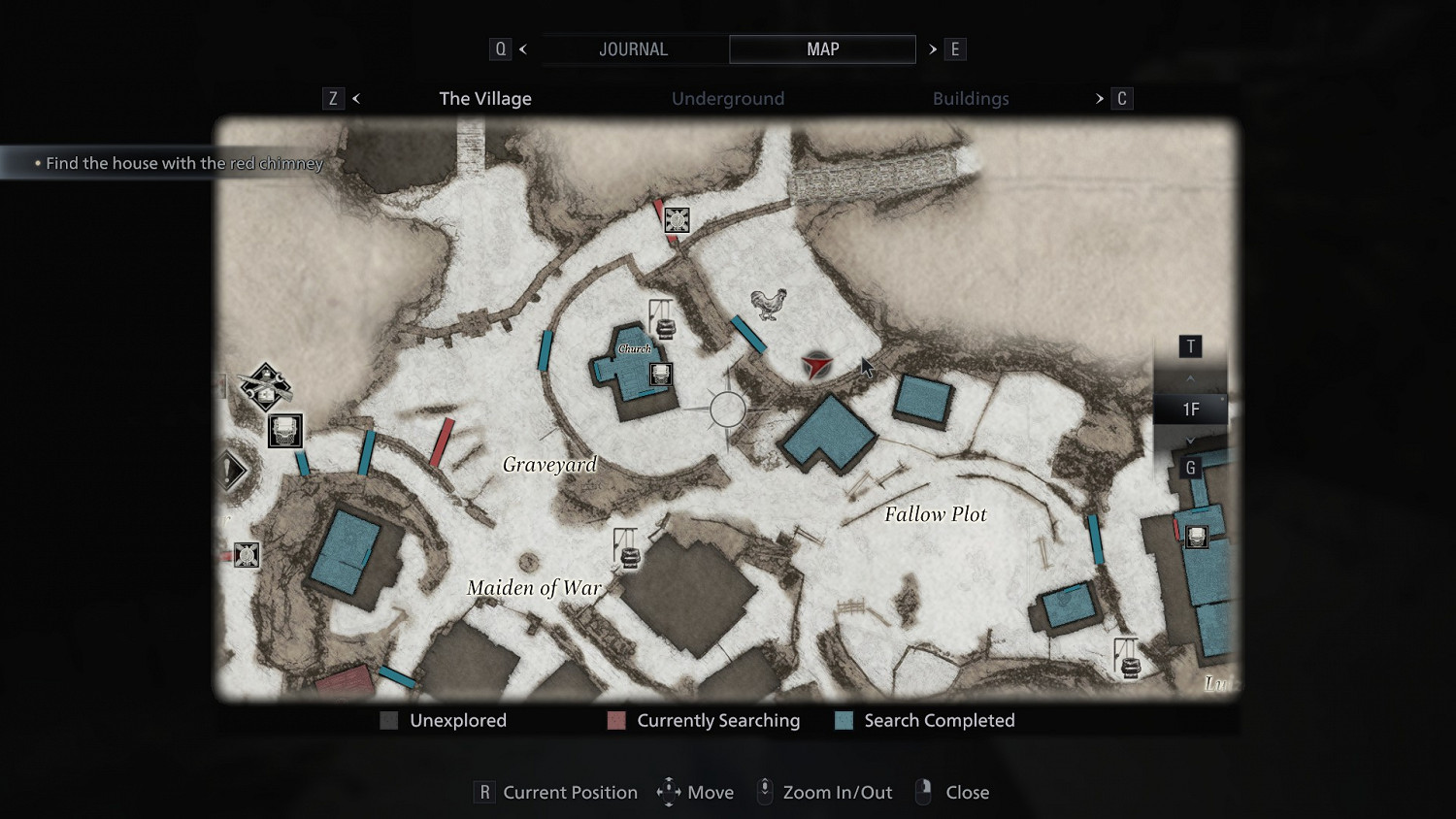Viewport: 1456px width, 819px height.
Task: Open The Village map area
Action: point(485,99)
